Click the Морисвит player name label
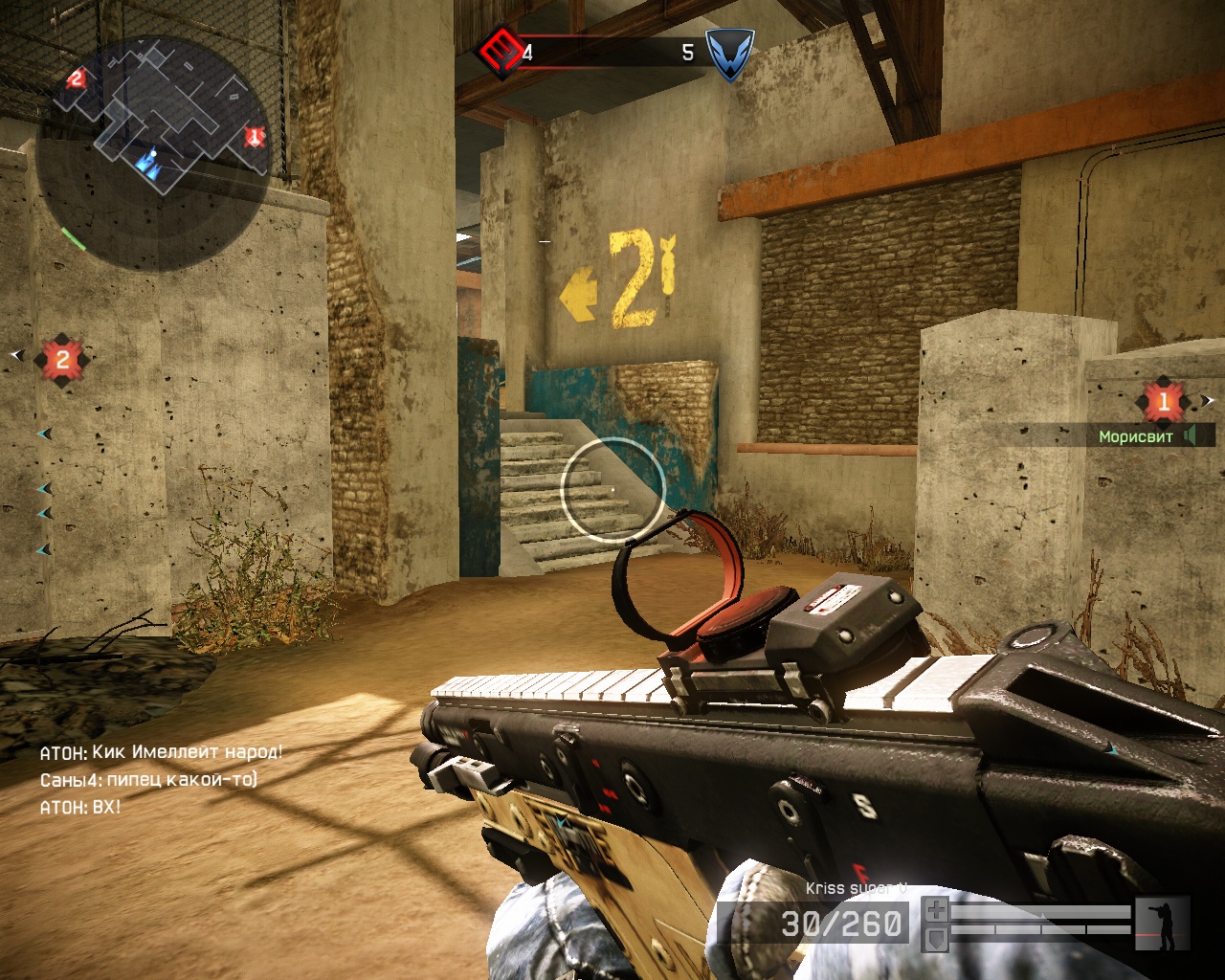This screenshot has height=980, width=1225. [x=1135, y=437]
